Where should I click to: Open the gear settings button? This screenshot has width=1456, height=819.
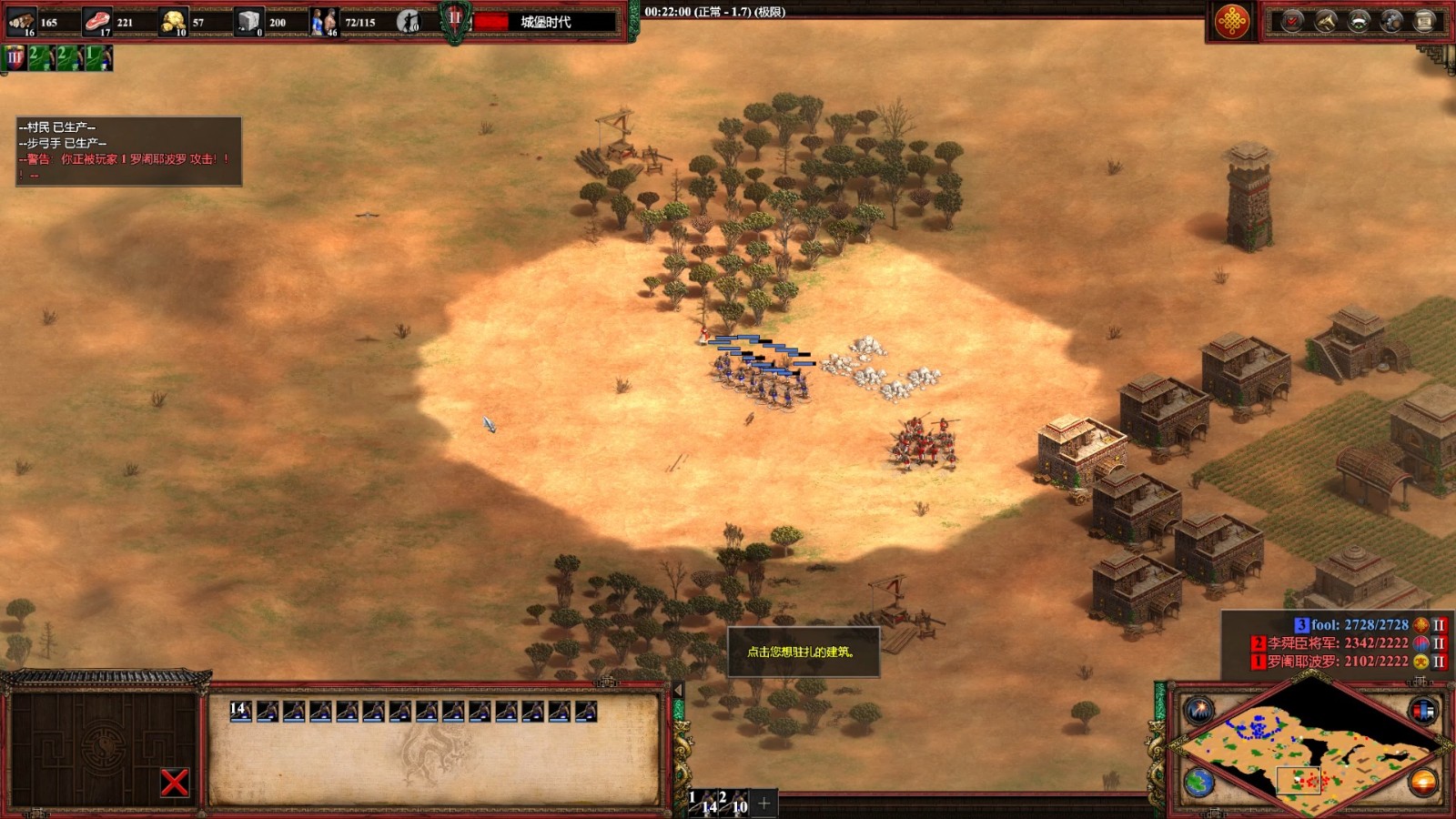(1391, 21)
